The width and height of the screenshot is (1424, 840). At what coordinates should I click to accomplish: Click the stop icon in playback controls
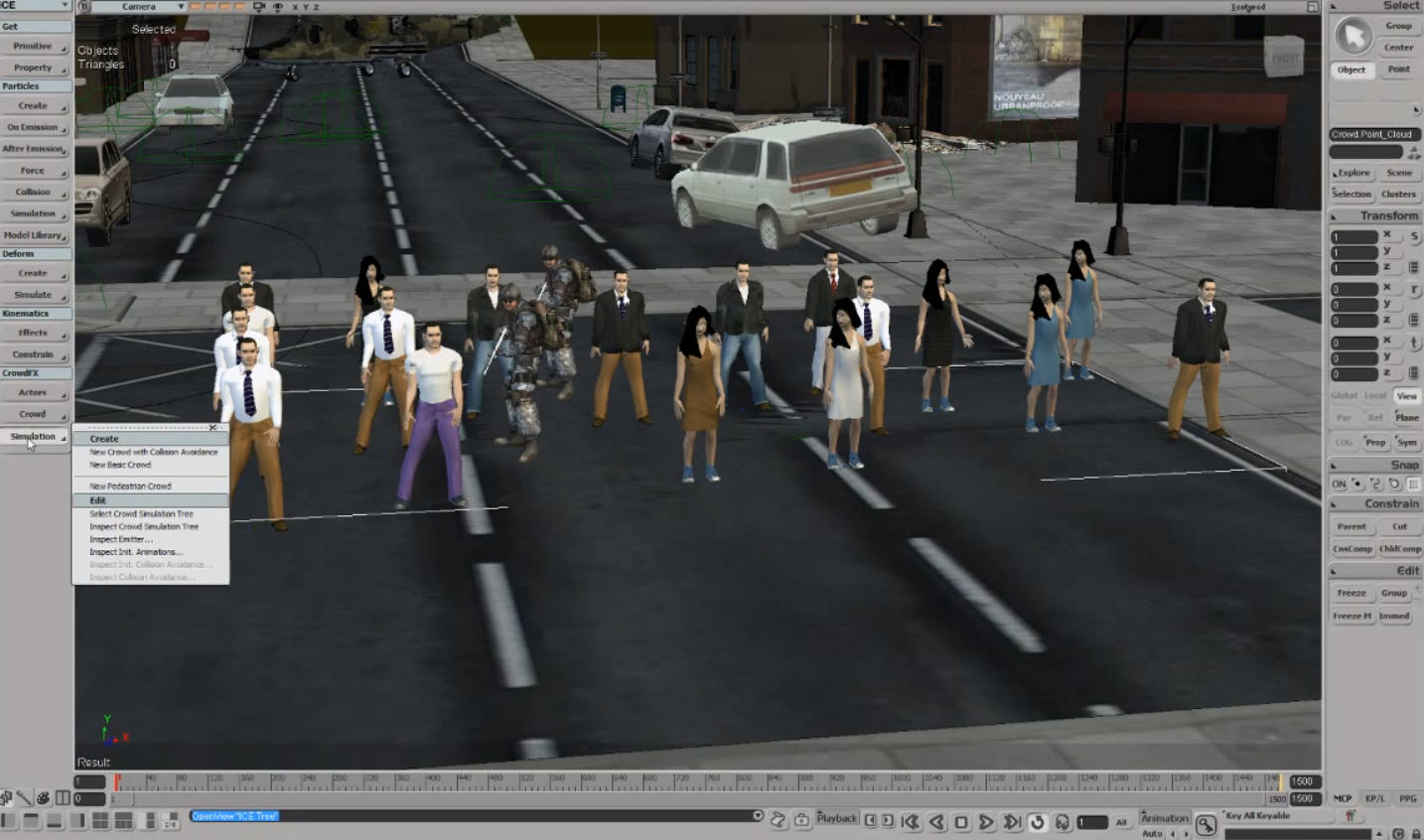[961, 822]
